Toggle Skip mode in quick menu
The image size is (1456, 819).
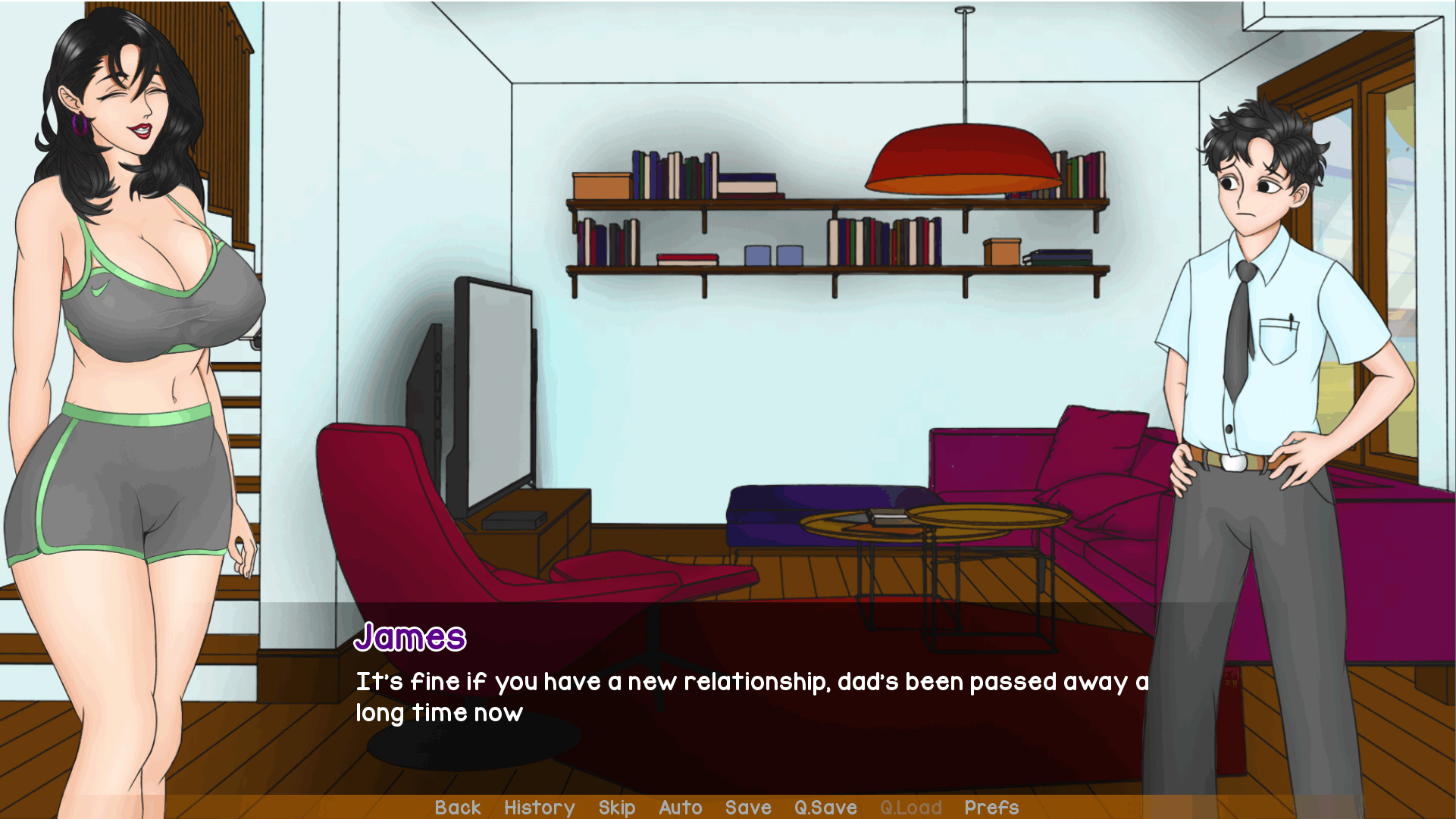[616, 808]
